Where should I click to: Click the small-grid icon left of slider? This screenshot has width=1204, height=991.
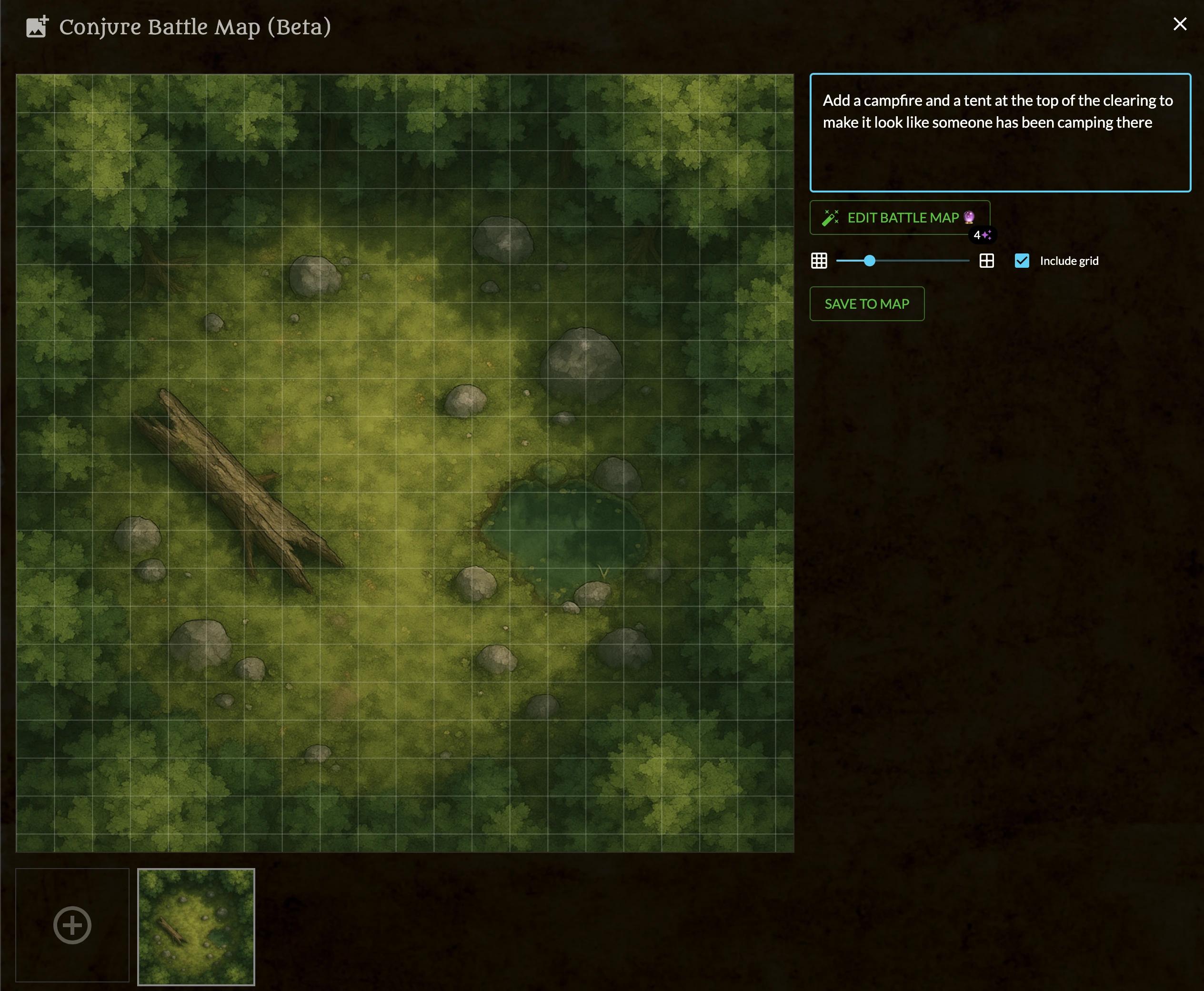point(819,261)
